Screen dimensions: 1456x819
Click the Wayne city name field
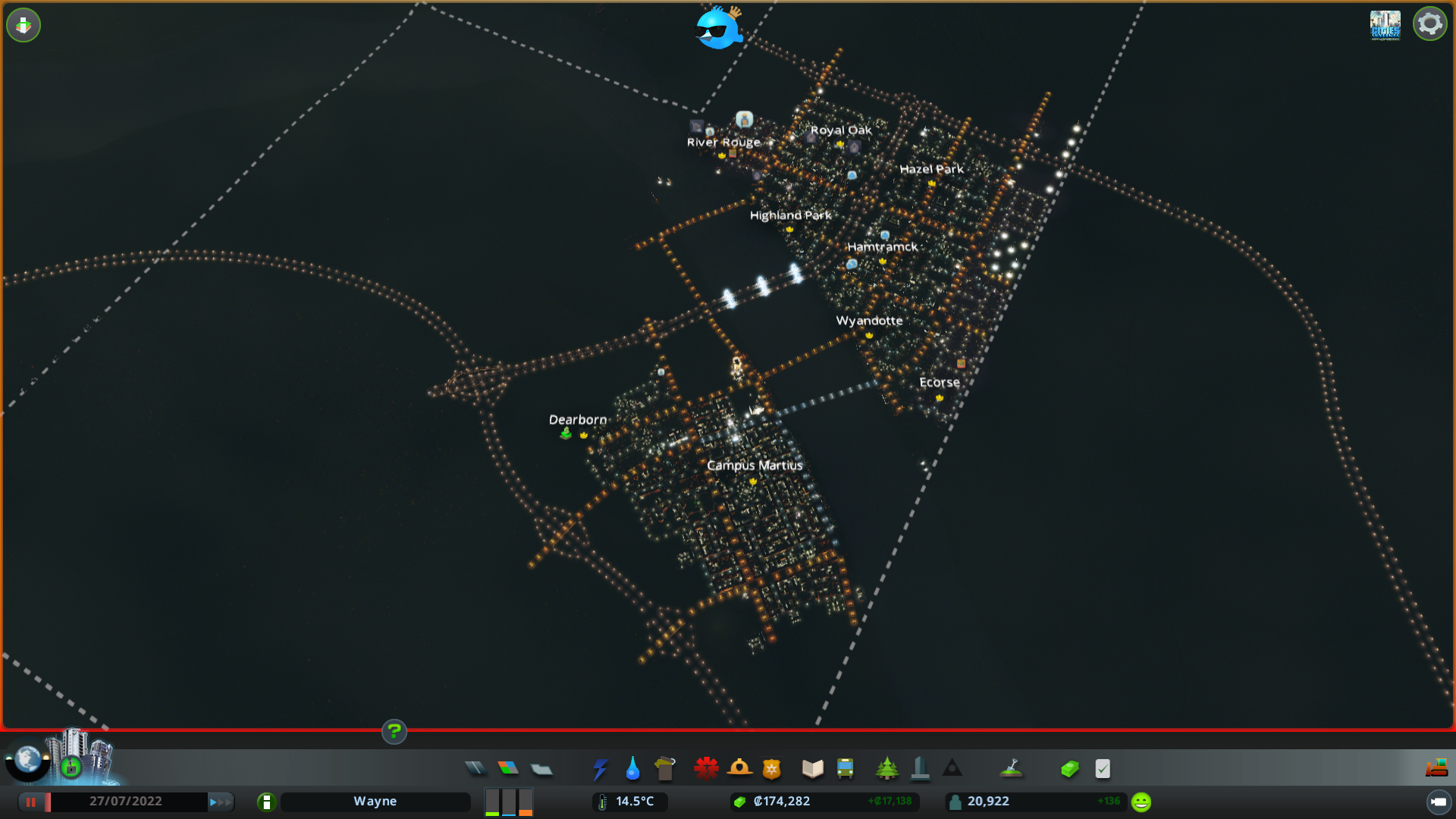[x=375, y=801]
